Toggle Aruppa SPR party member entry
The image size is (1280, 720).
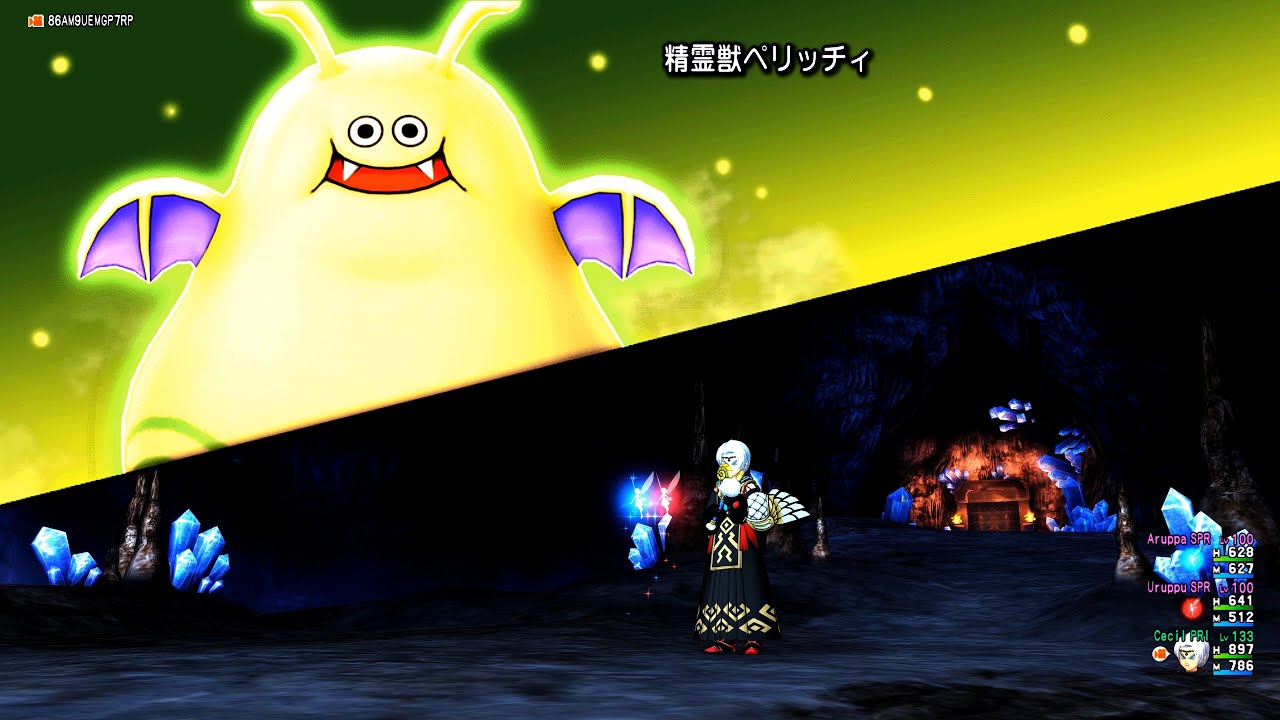1179,539
